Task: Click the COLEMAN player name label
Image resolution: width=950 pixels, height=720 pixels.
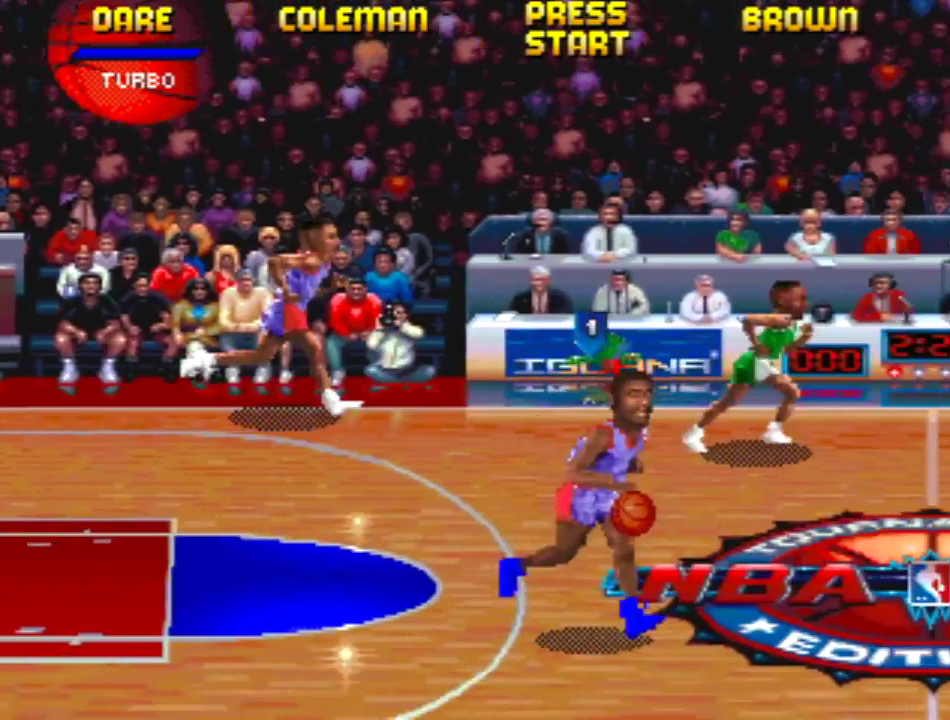Action: pyautogui.click(x=353, y=19)
